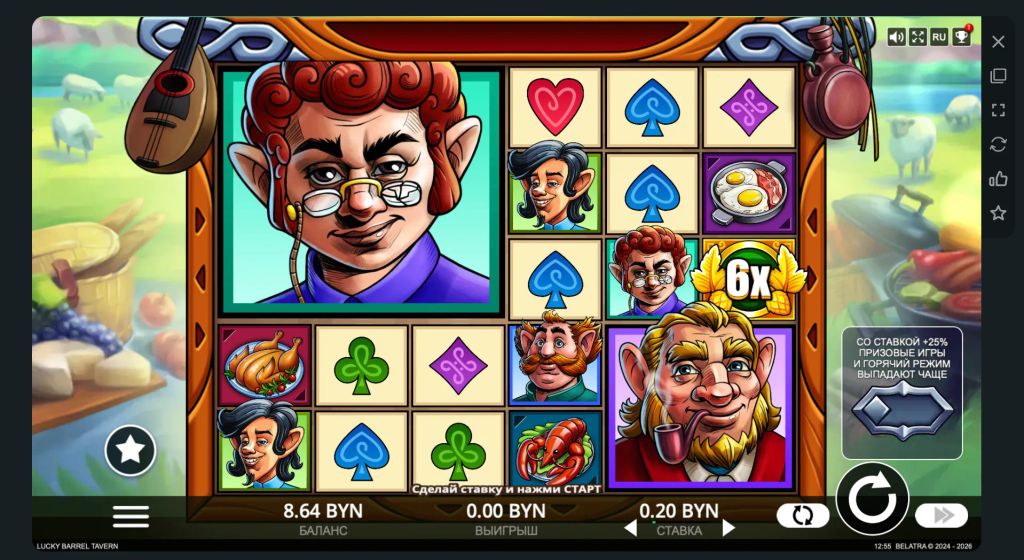
Task: Spin the reels with the round start button
Action: click(x=872, y=499)
